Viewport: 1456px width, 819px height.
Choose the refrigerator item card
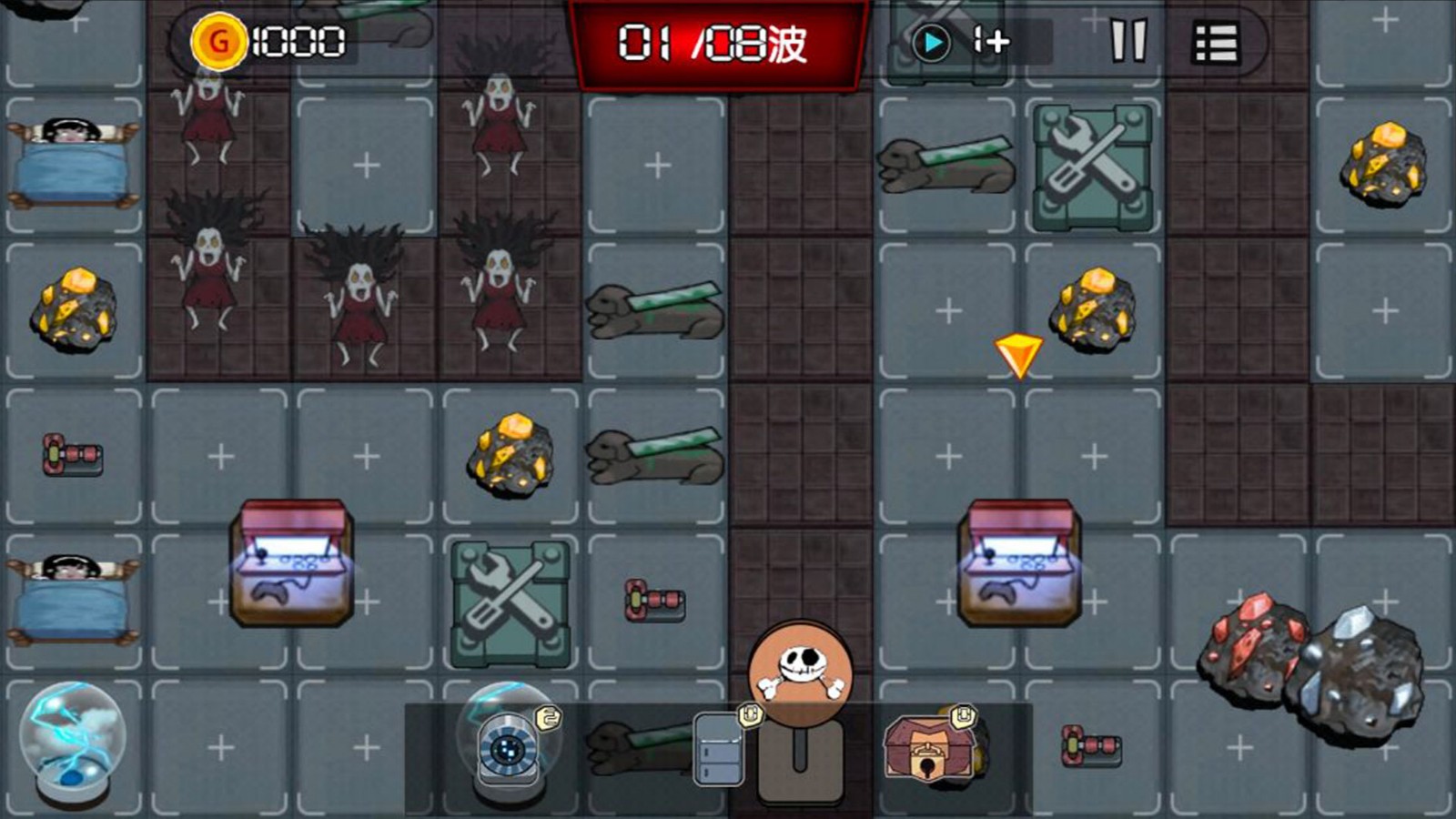tap(720, 750)
